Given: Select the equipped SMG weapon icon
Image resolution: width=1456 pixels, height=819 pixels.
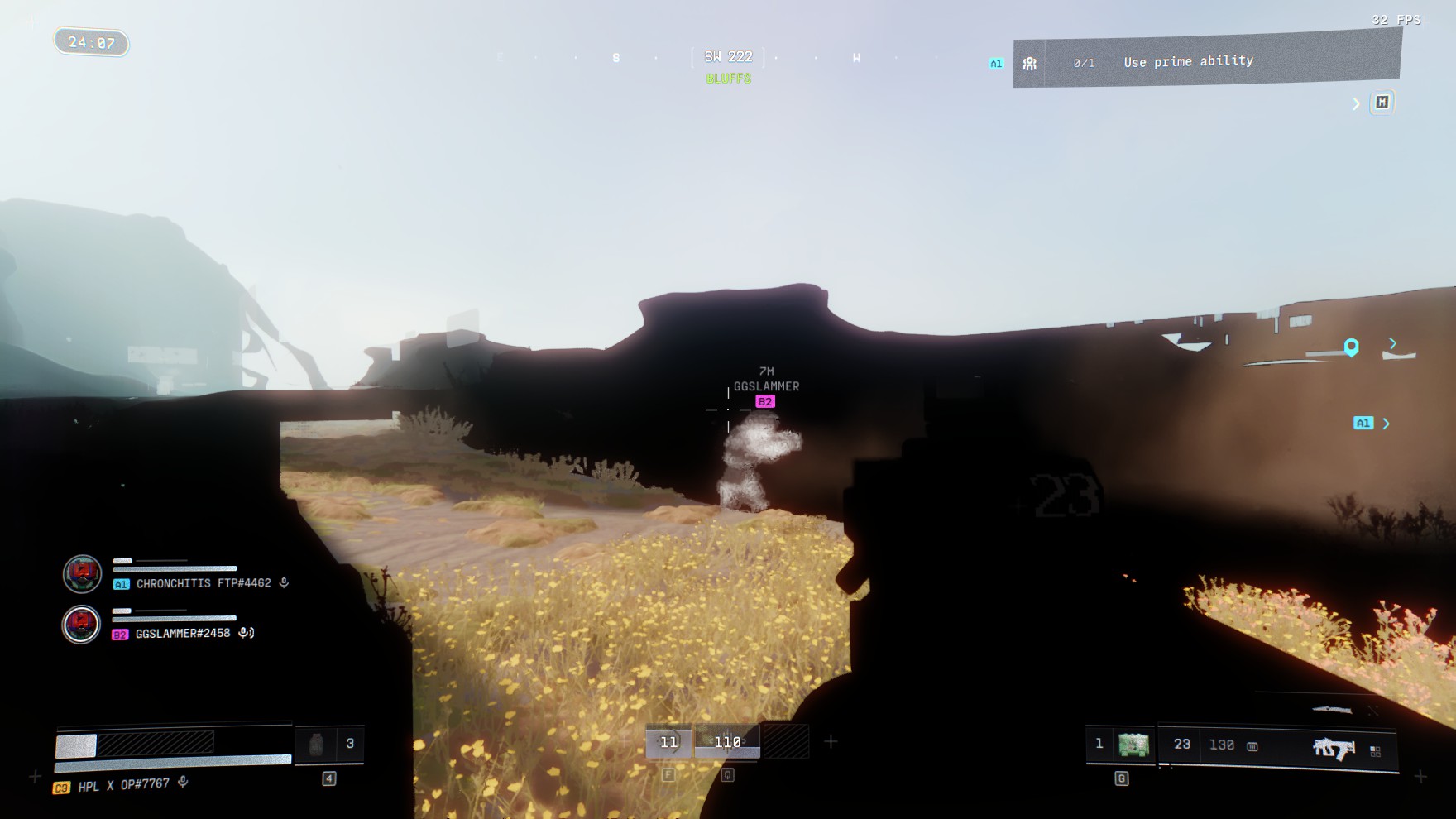Looking at the screenshot, I should [1334, 748].
